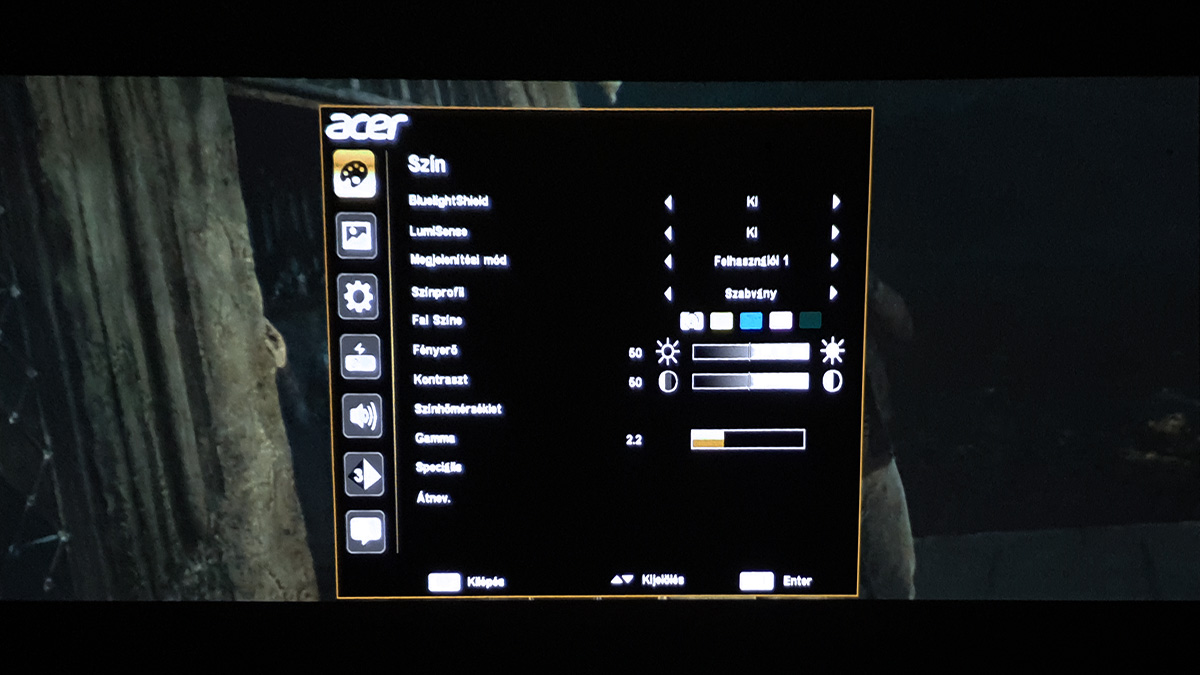Viewport: 1200px width, 675px height.
Task: Select the Átnev. menu entry
Action: click(433, 497)
